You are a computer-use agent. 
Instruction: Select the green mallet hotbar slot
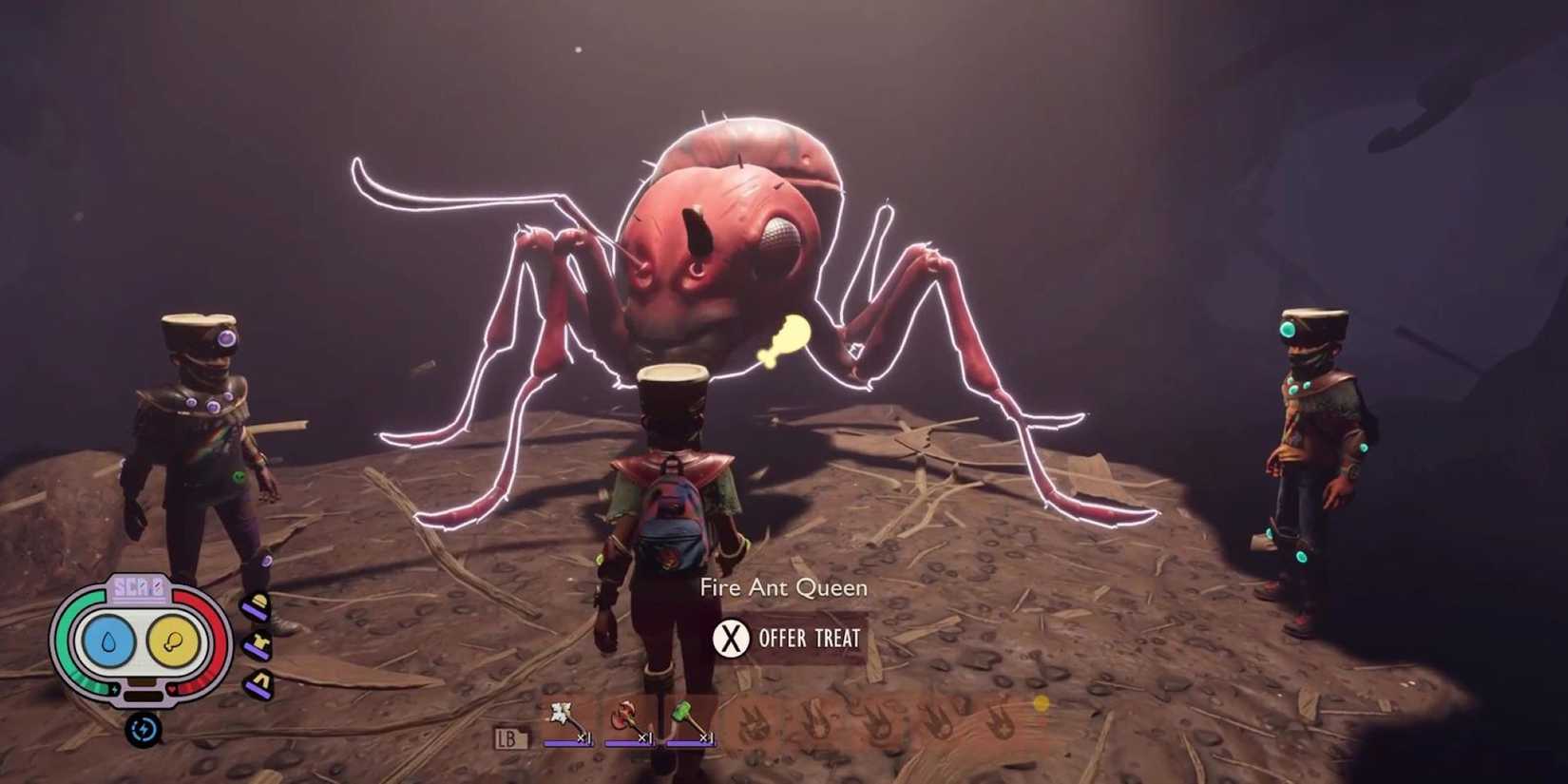680,713
